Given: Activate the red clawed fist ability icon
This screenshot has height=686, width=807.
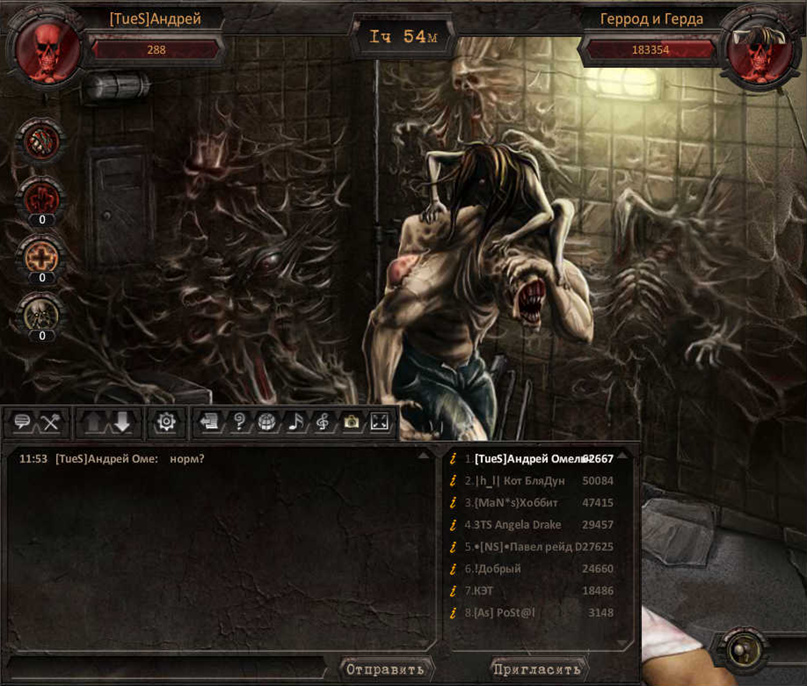Looking at the screenshot, I should pos(42,196).
